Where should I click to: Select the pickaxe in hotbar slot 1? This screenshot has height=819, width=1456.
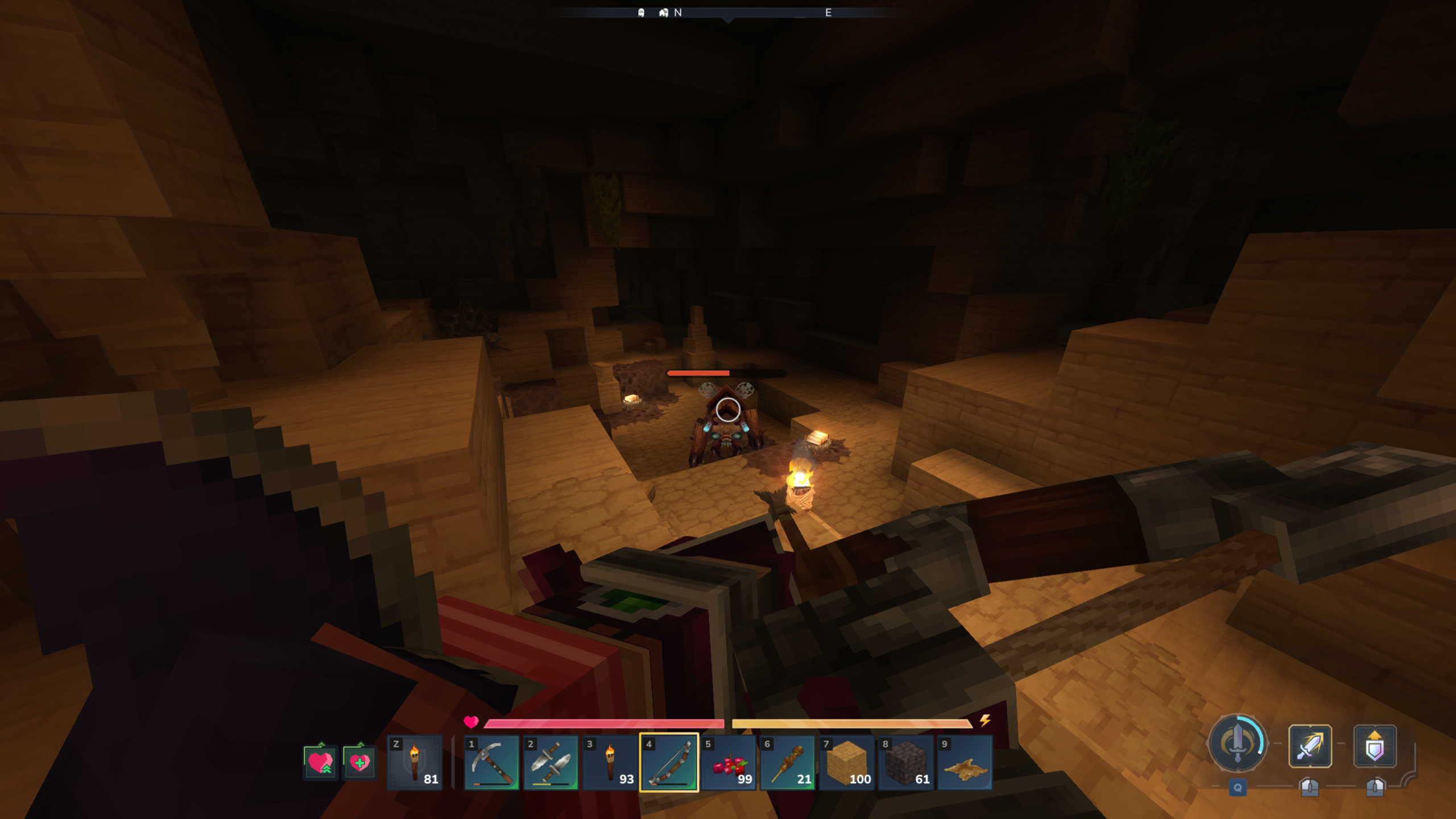tap(492, 762)
